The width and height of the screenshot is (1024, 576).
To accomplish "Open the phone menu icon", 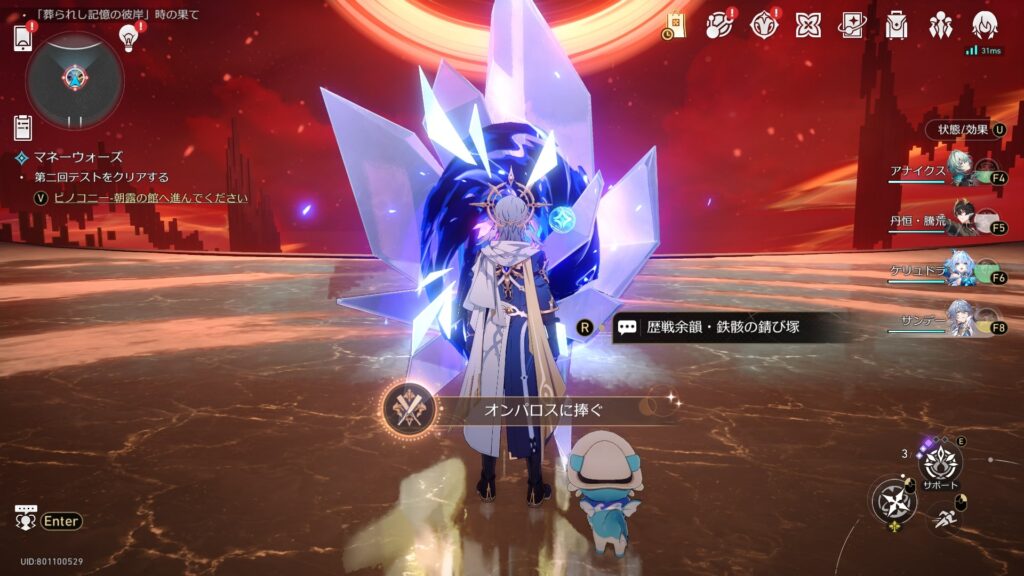I will pyautogui.click(x=24, y=38).
